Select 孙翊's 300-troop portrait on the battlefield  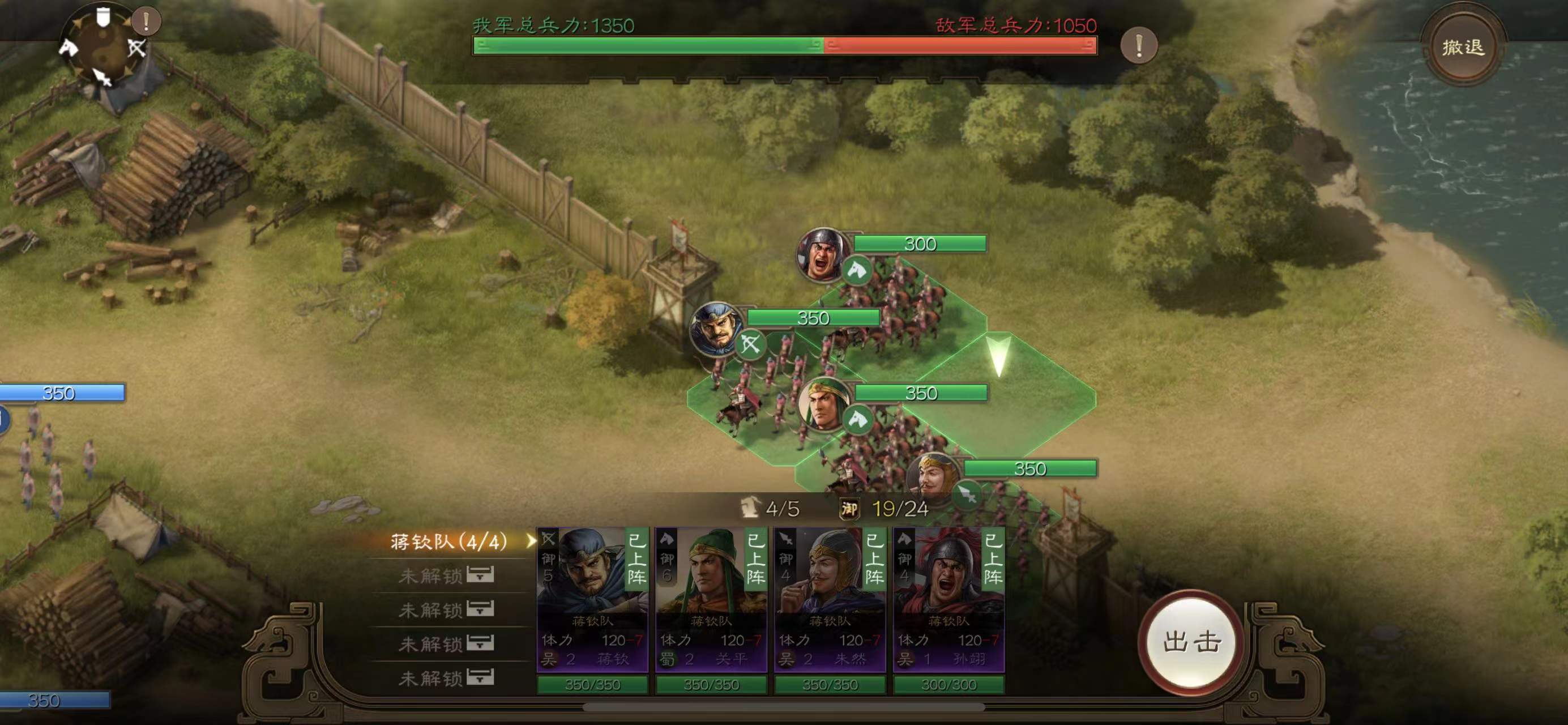[823, 254]
